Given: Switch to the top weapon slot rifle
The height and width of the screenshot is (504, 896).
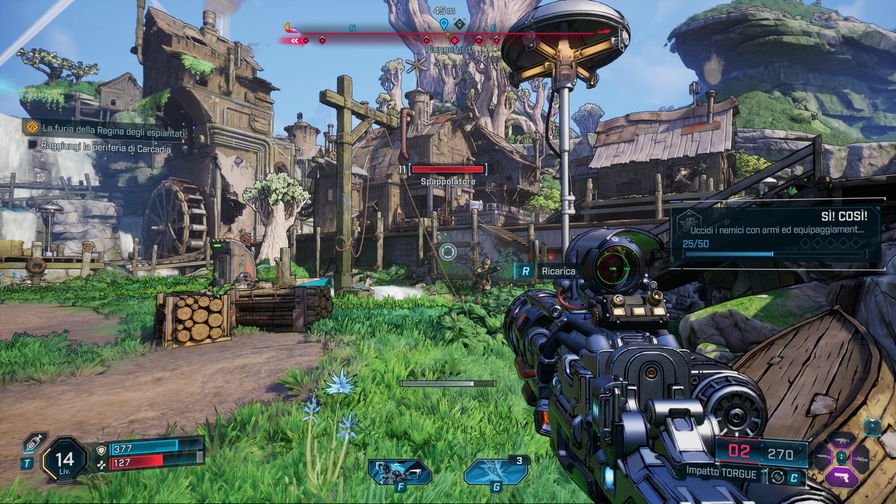Looking at the screenshot, I should [x=841, y=440].
